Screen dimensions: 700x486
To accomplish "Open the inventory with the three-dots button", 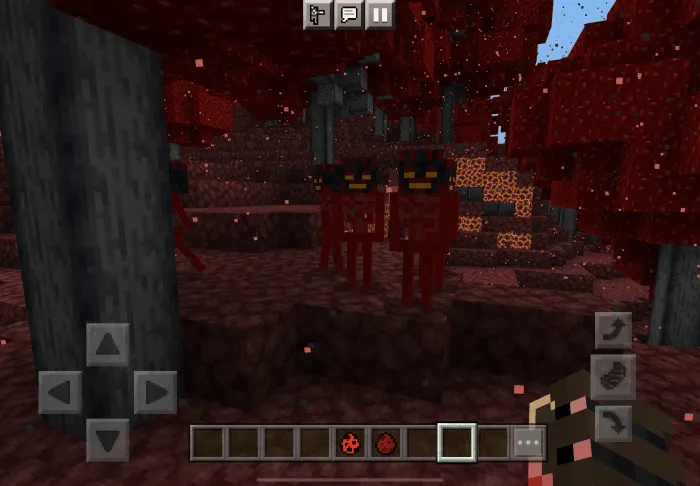I will [529, 442].
